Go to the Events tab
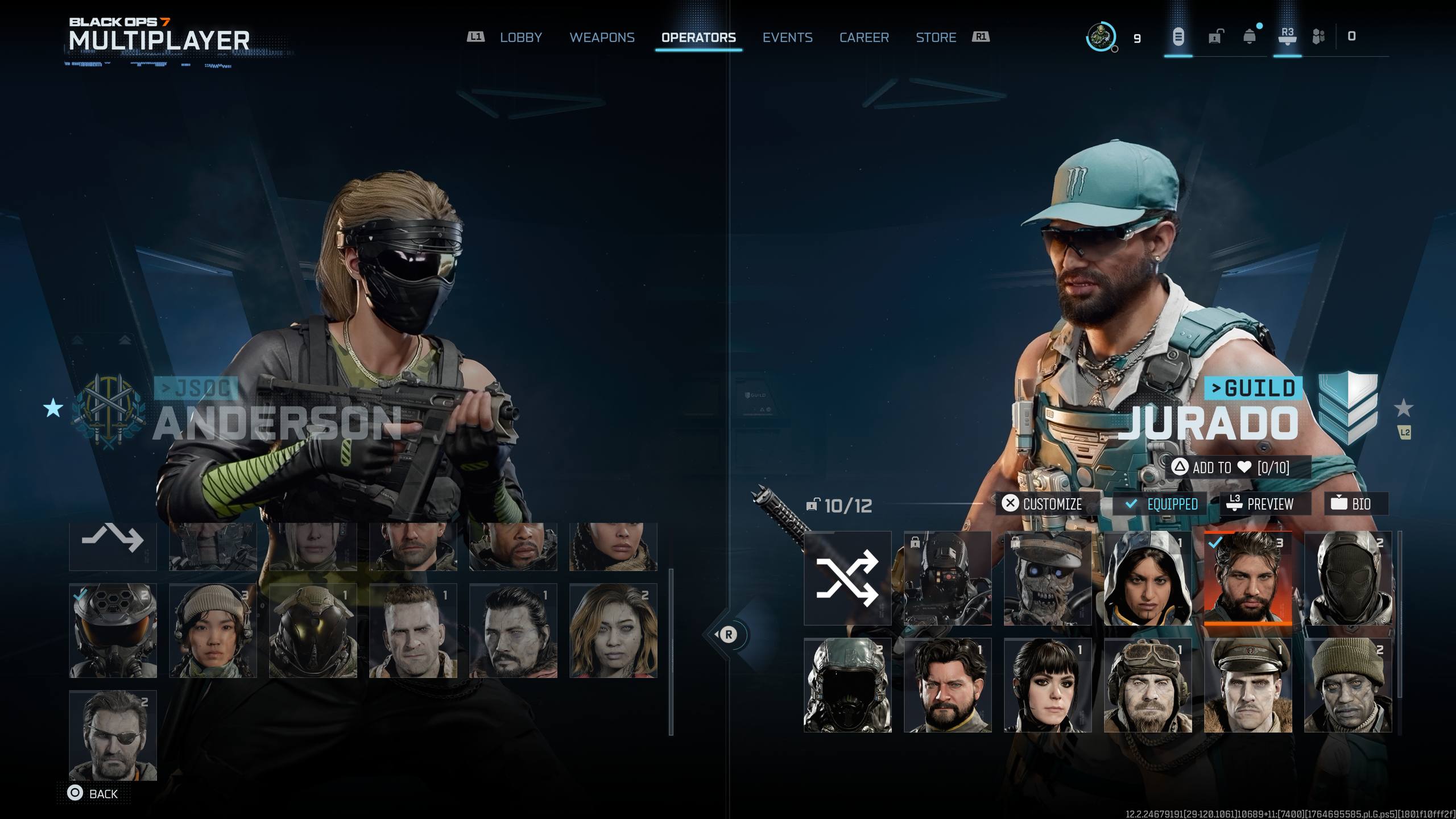 (787, 38)
